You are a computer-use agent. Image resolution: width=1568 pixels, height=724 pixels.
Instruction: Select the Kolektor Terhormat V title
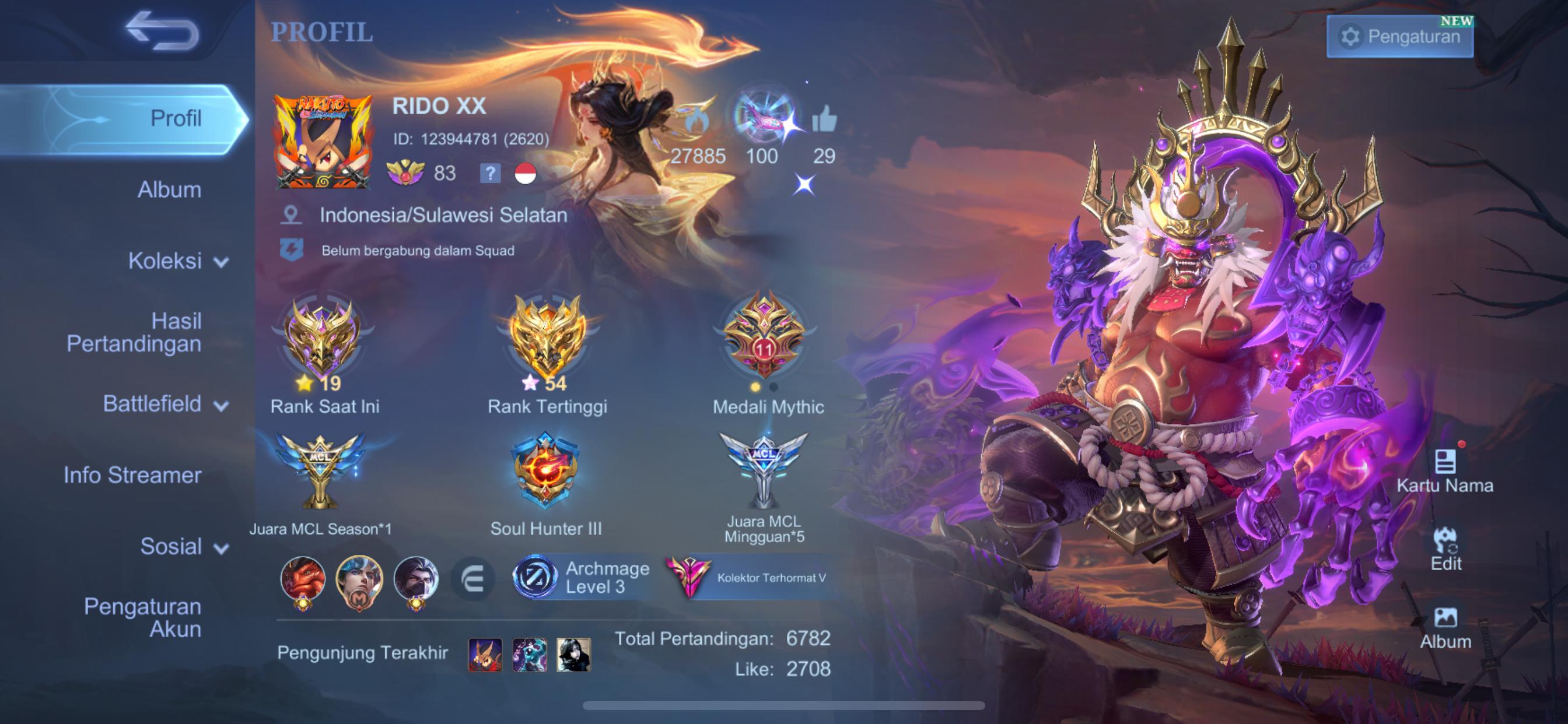click(x=751, y=577)
